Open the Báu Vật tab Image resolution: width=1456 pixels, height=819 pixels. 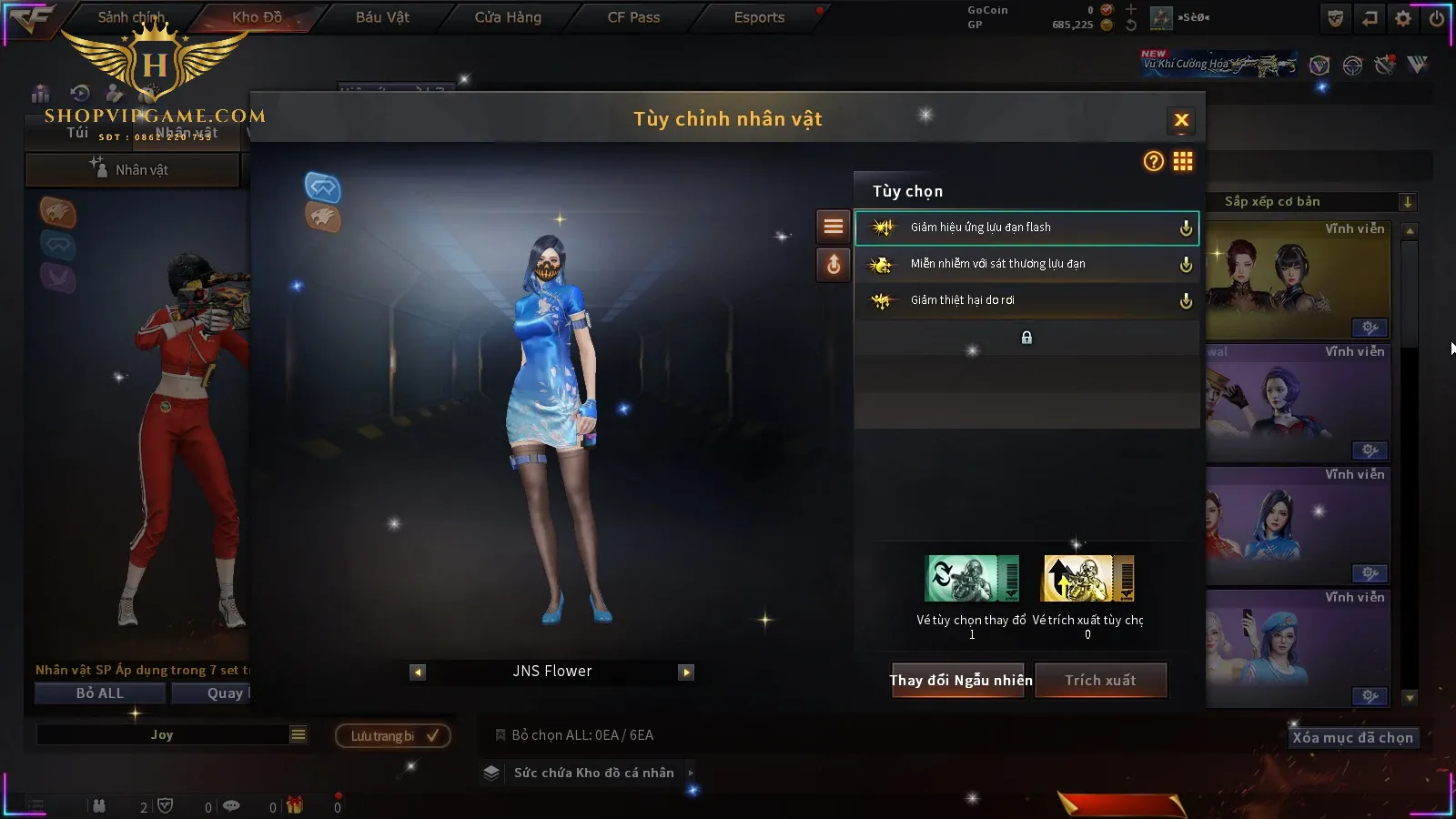pyautogui.click(x=382, y=17)
